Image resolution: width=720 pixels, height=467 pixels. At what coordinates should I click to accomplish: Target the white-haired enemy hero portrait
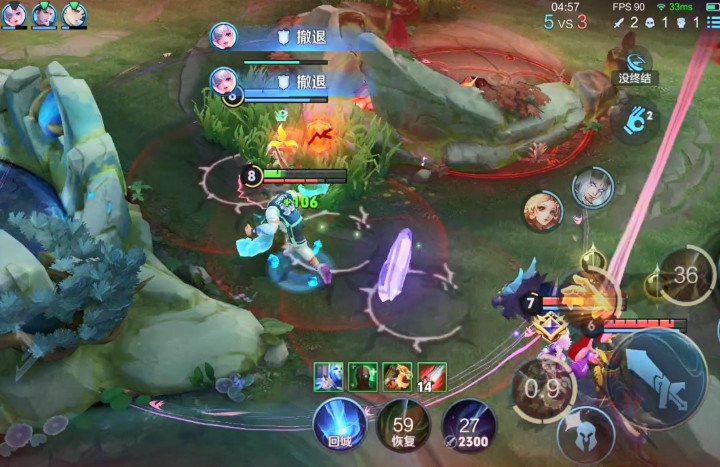[592, 187]
